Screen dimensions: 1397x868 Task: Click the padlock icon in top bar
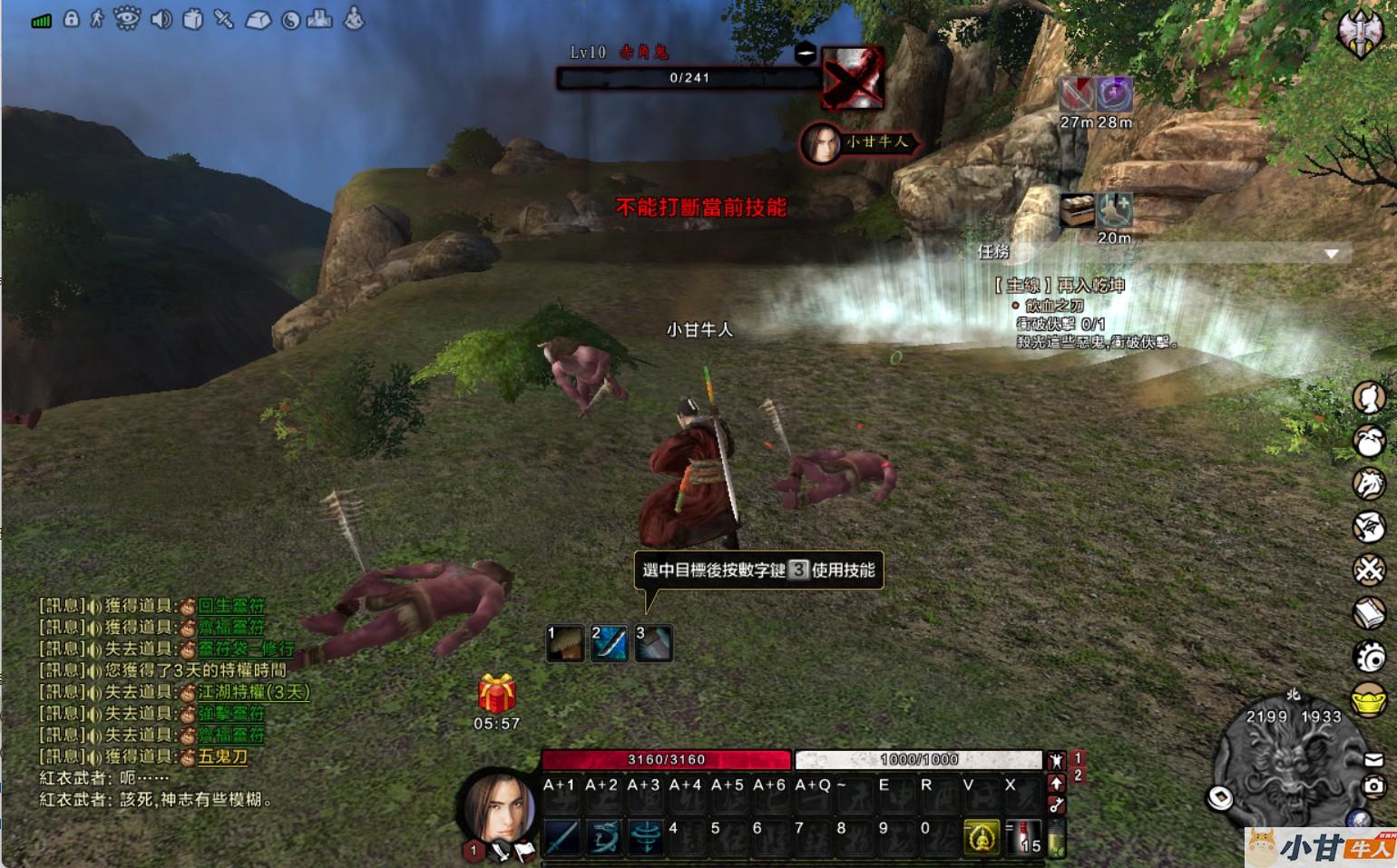(71, 18)
